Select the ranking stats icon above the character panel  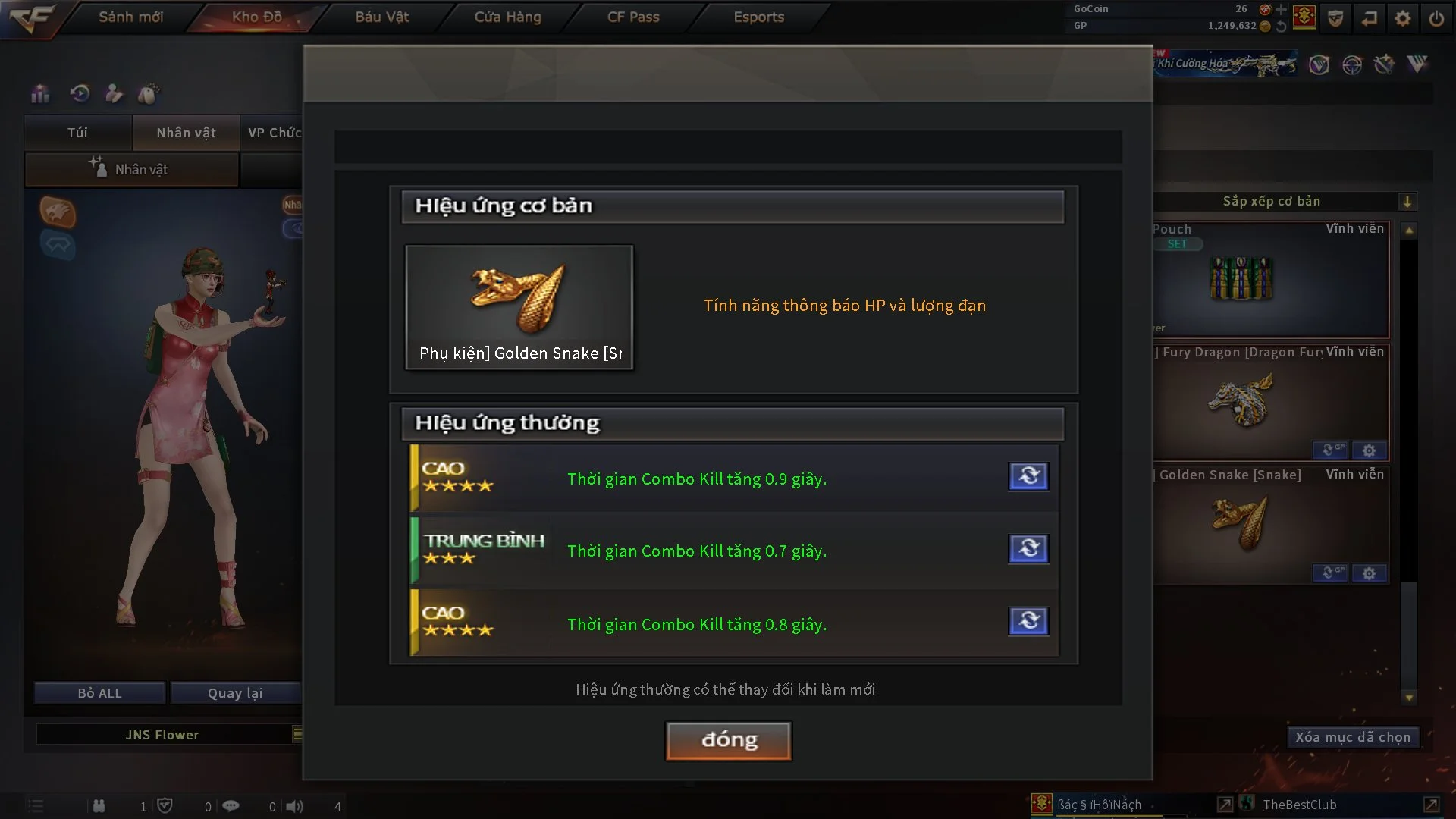click(39, 93)
